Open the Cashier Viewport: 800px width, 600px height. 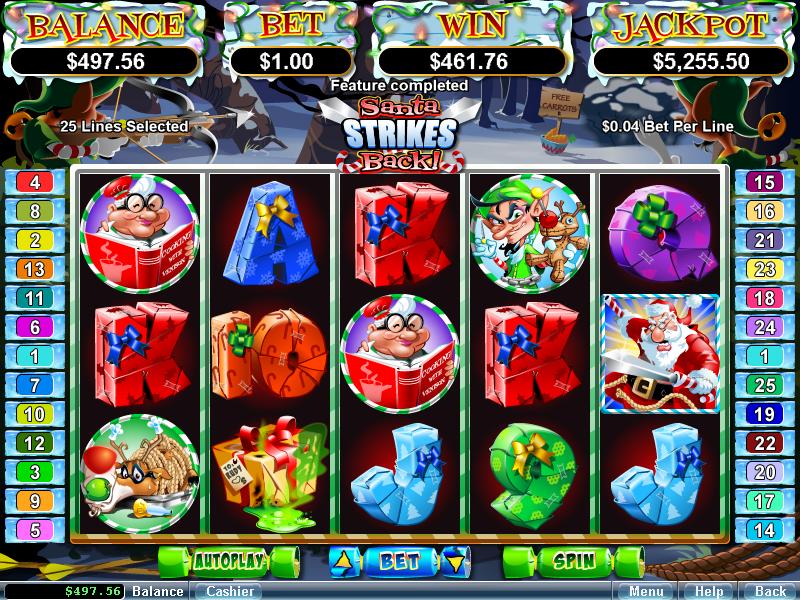coord(228,591)
